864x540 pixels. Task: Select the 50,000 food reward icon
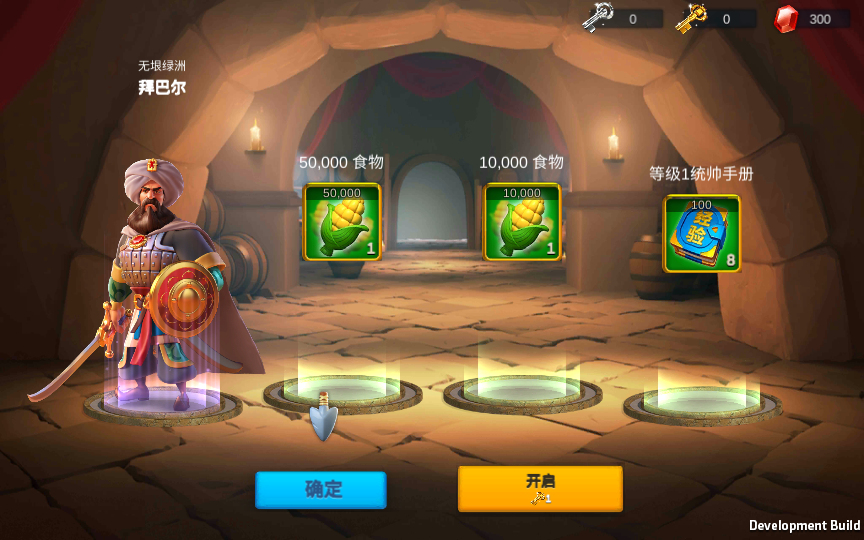pyautogui.click(x=342, y=222)
